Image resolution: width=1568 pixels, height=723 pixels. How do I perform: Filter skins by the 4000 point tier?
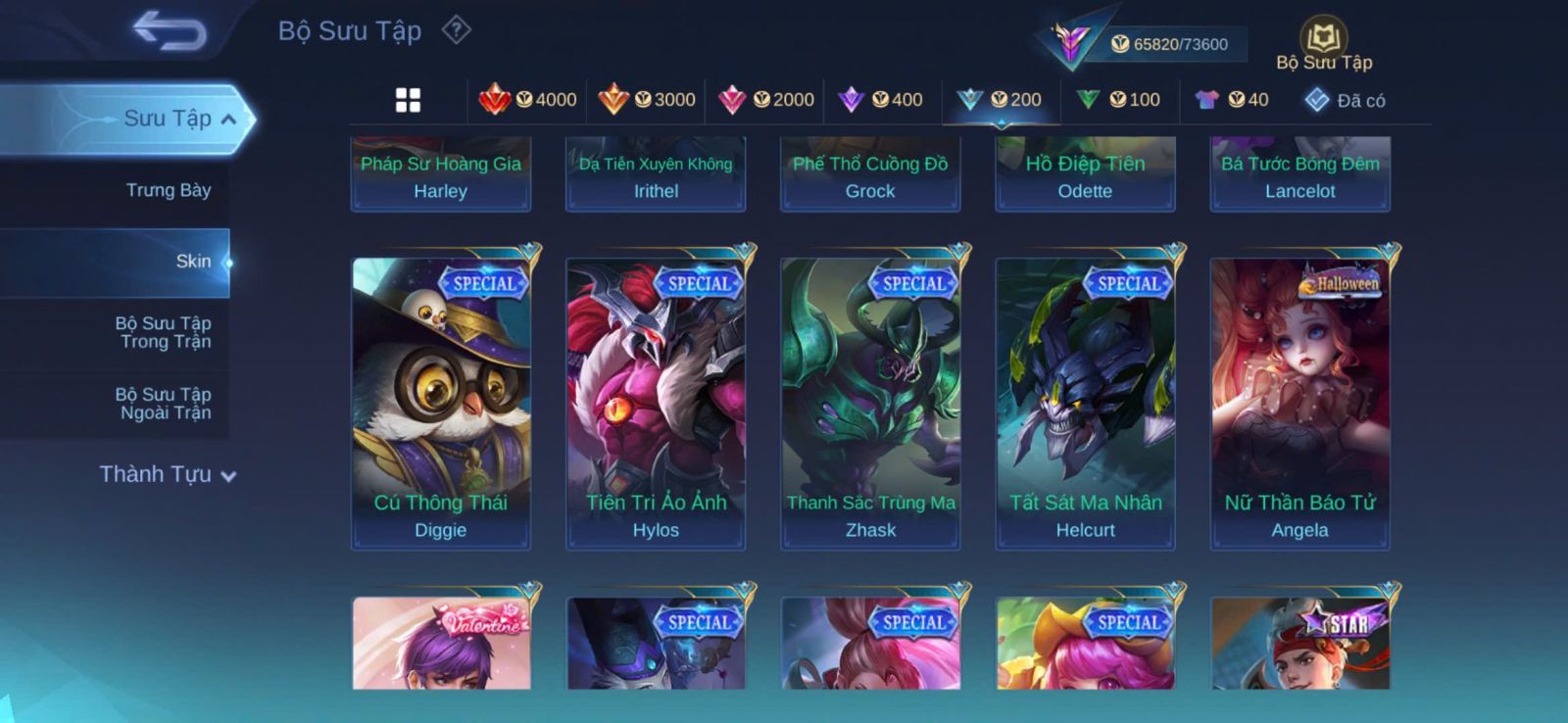click(528, 100)
